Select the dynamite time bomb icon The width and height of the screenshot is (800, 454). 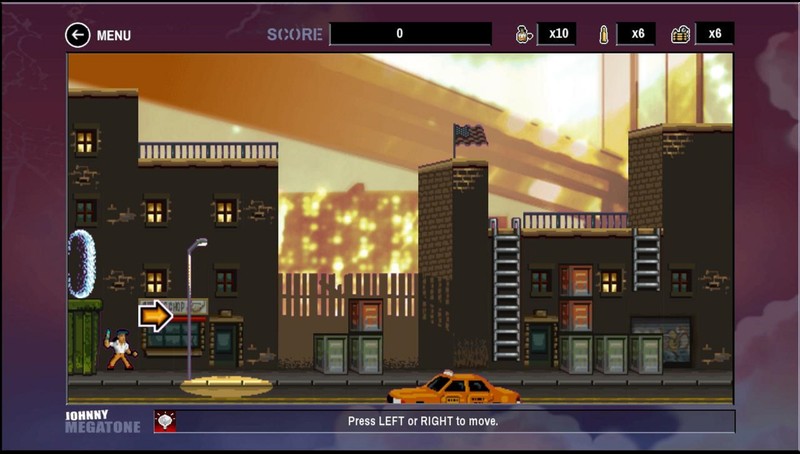tap(680, 34)
